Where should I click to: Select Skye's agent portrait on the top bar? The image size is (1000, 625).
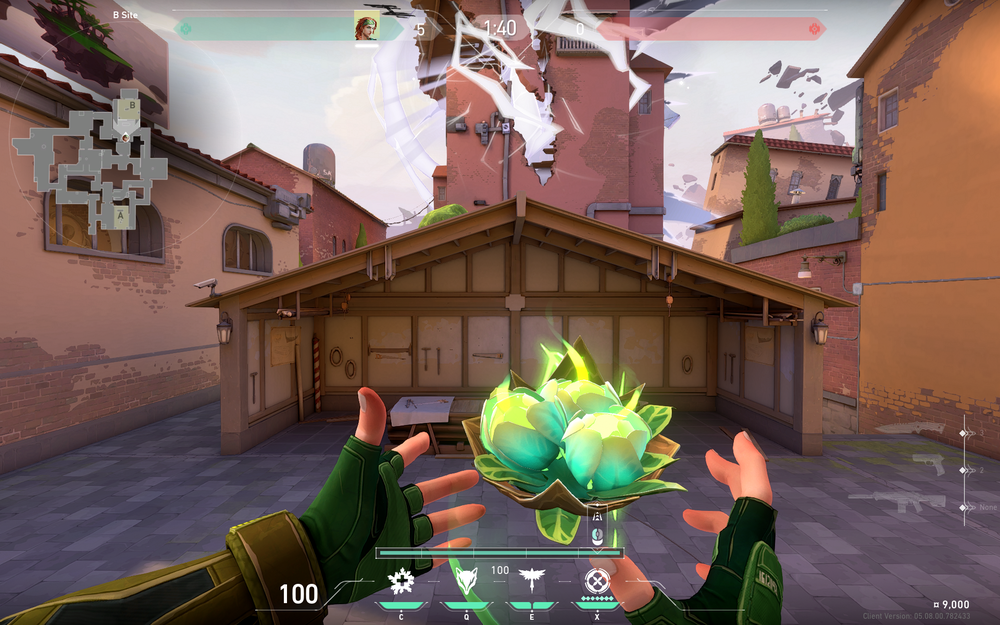point(366,26)
